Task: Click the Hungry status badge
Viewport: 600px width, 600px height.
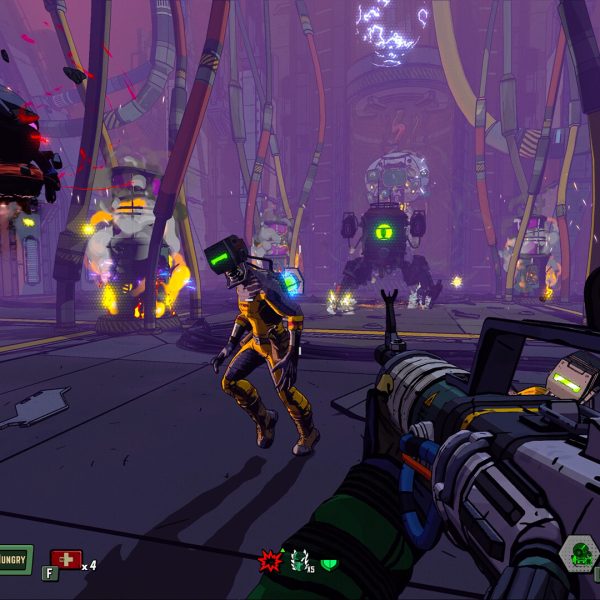Action: pyautogui.click(x=14, y=559)
